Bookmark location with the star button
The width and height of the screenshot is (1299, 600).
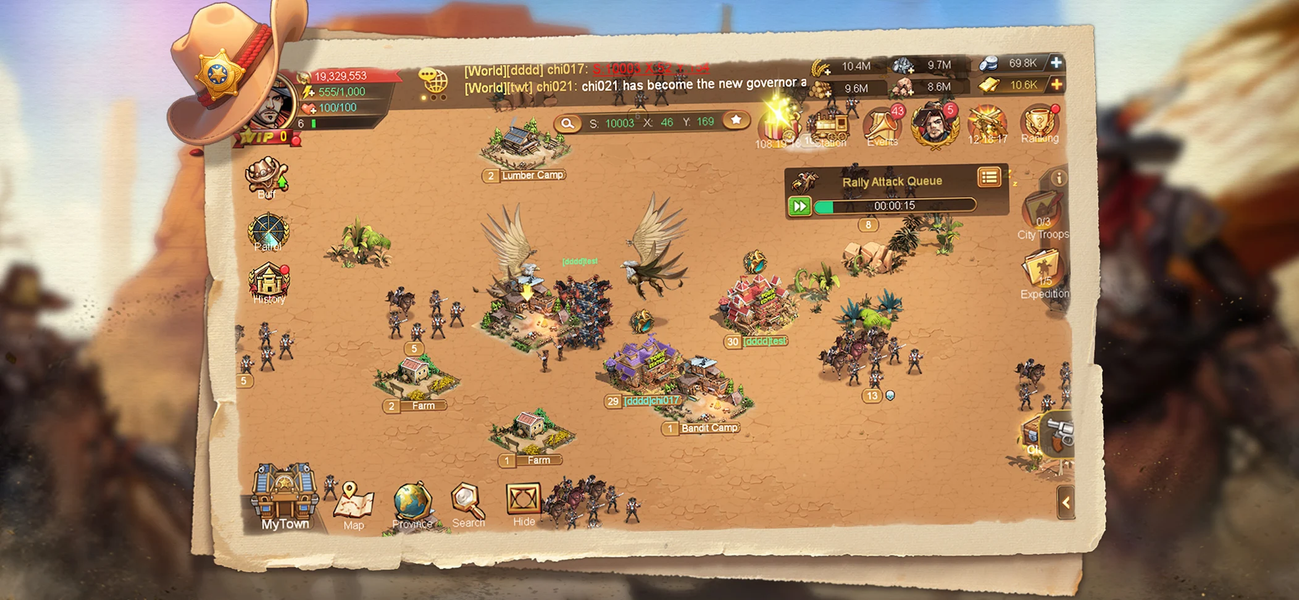pos(736,121)
